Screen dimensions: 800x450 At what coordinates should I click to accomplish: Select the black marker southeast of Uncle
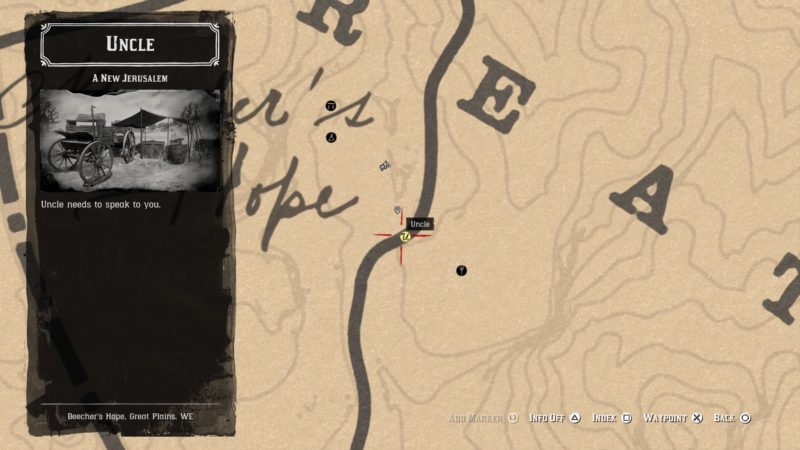click(461, 270)
